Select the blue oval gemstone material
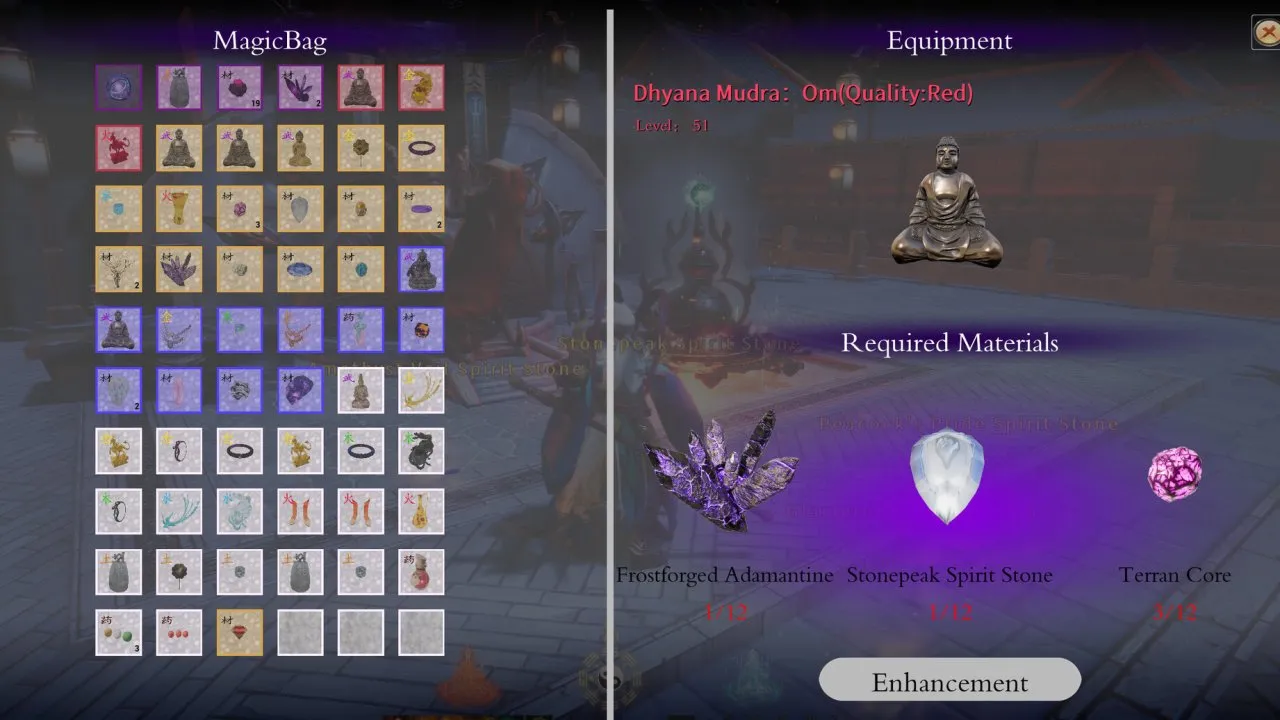The image size is (1280, 720). tap(300, 268)
